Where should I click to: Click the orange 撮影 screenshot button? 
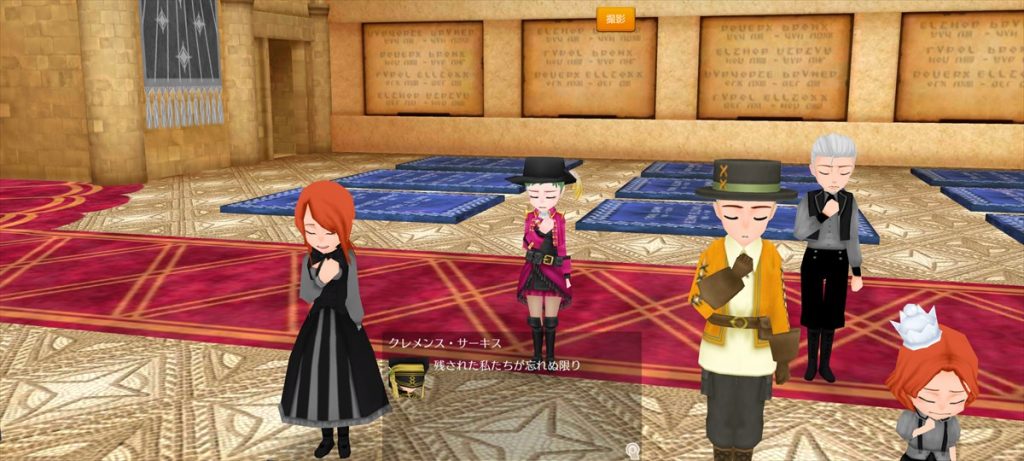[614, 19]
